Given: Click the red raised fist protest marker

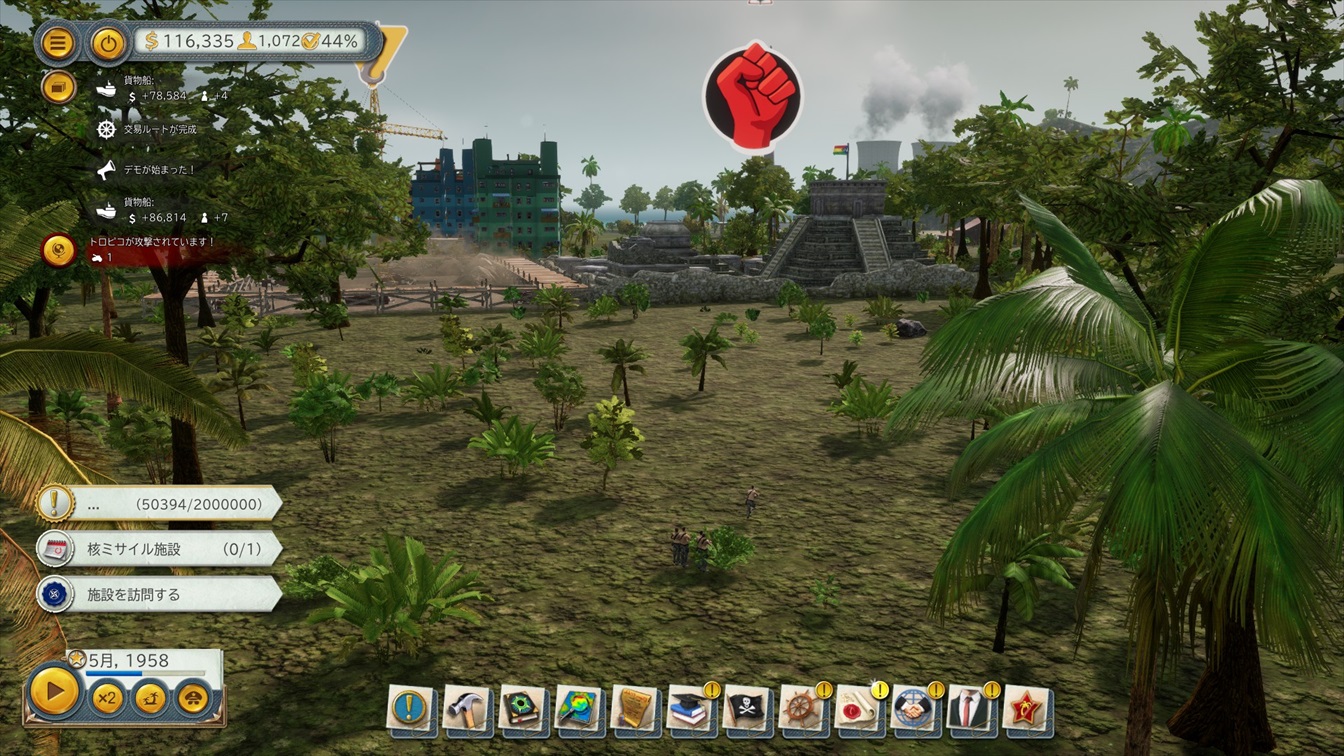Looking at the screenshot, I should 751,96.
